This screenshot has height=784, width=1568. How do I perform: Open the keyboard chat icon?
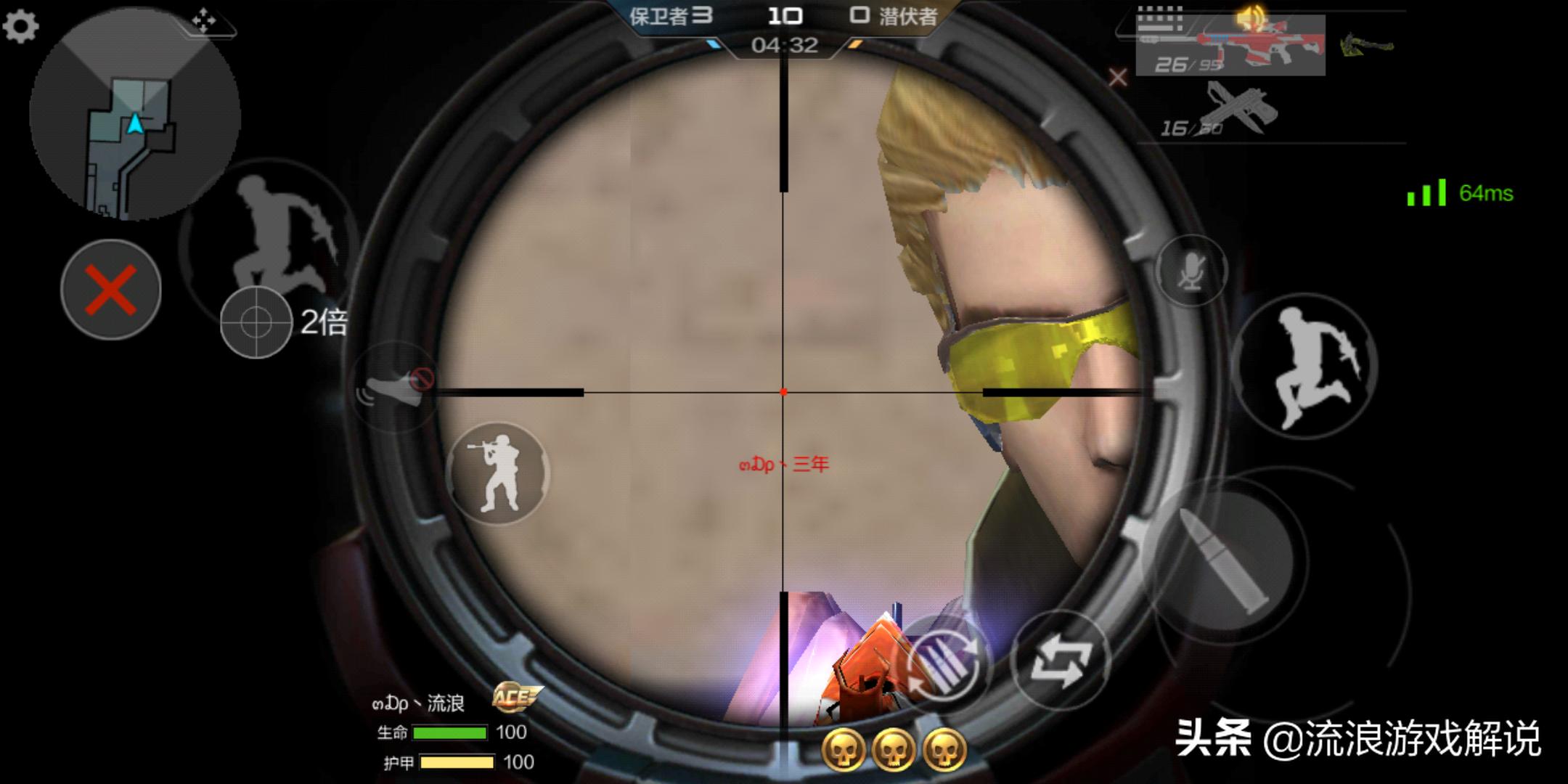click(x=1160, y=18)
